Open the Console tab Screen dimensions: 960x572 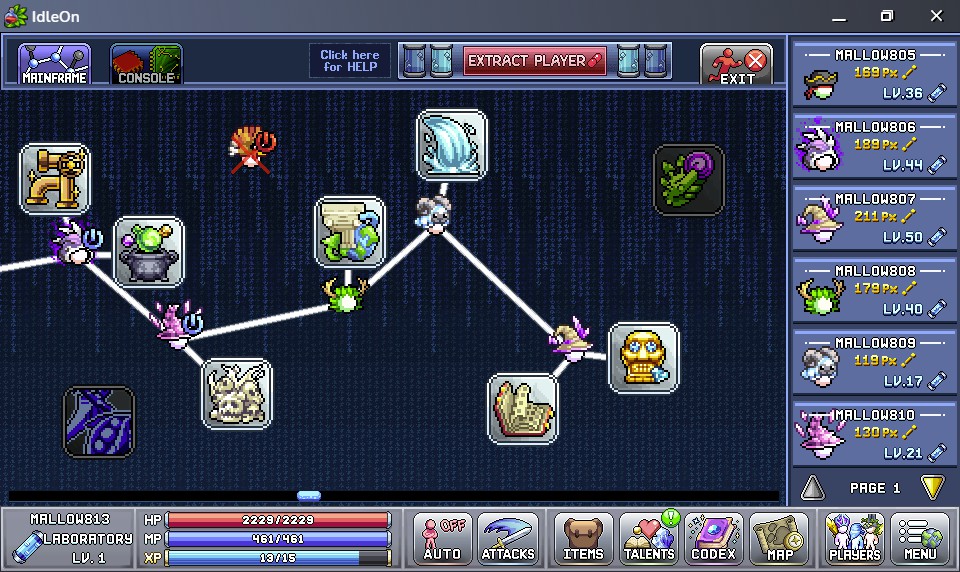[146, 63]
